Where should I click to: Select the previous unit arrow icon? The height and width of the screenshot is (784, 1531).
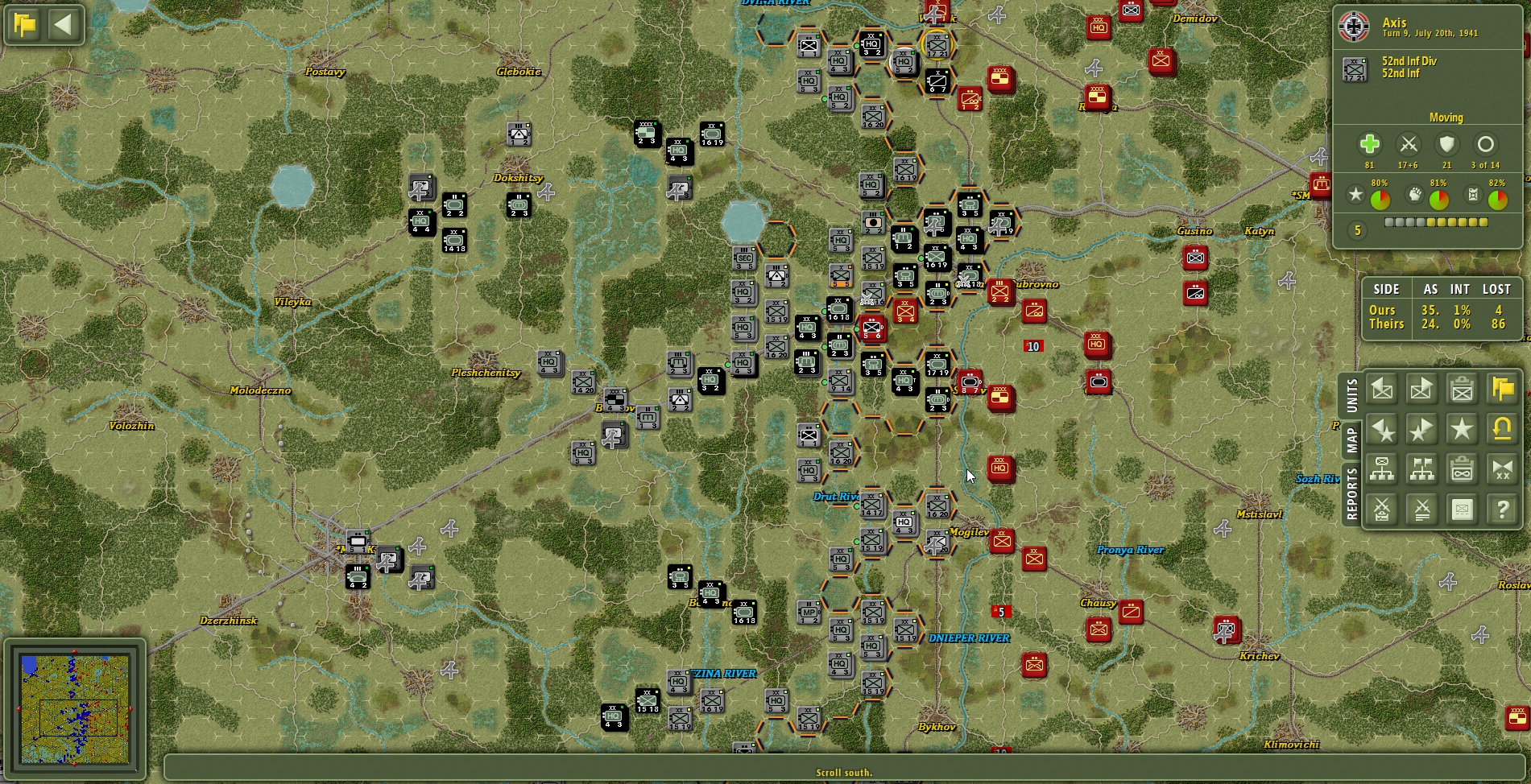point(1382,389)
